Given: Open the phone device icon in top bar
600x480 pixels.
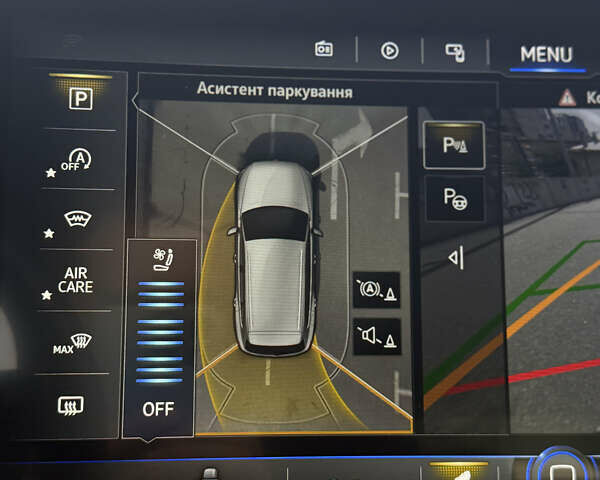Looking at the screenshot, I should click(454, 51).
